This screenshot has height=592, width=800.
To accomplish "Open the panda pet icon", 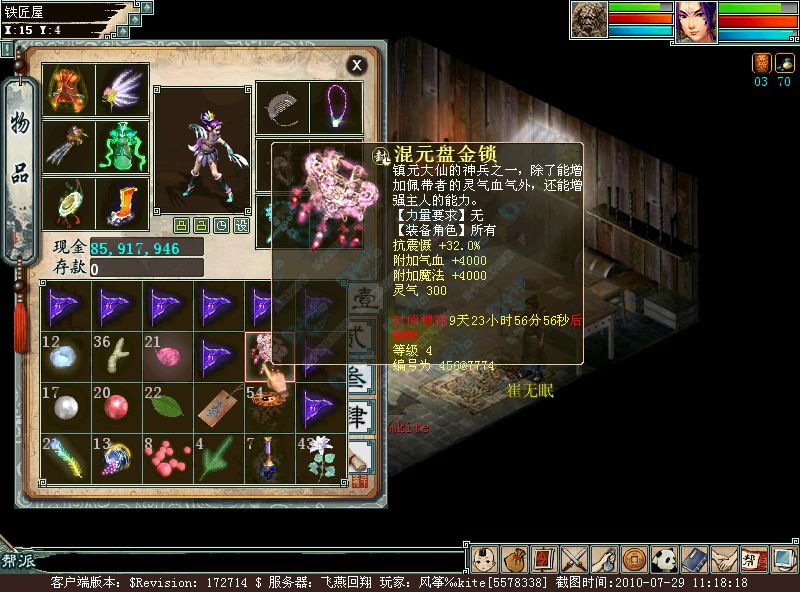I will pyautogui.click(x=665, y=558).
